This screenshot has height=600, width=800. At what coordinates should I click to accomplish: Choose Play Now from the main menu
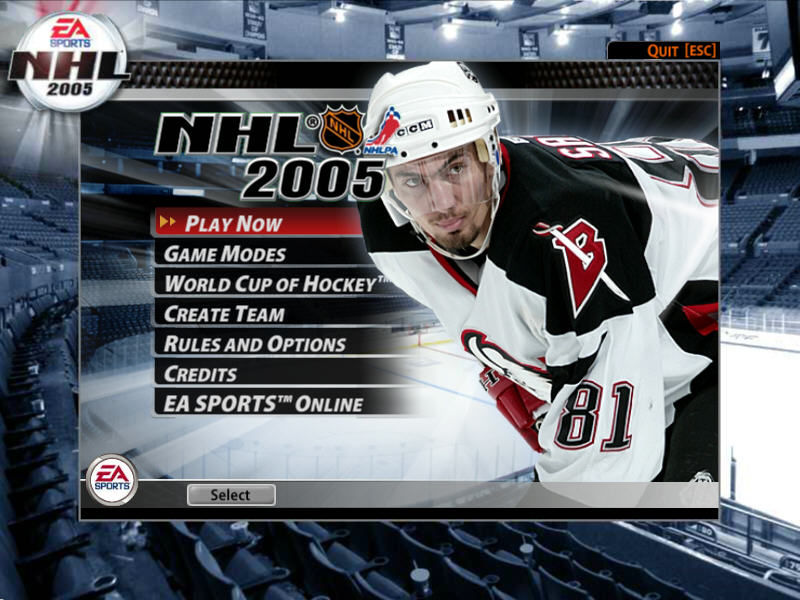(234, 223)
